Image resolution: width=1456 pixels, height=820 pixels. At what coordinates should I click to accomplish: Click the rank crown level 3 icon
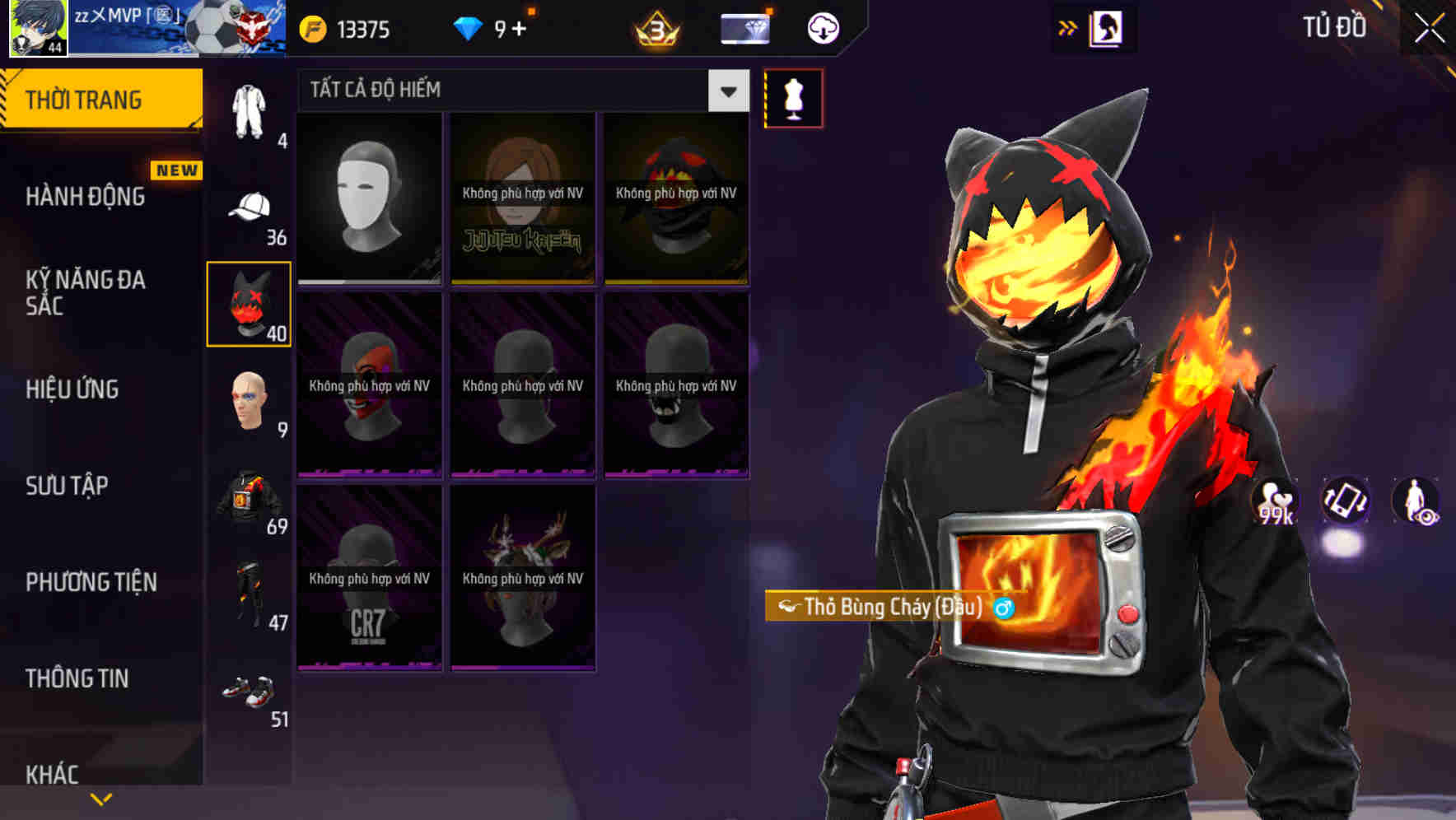[x=656, y=29]
